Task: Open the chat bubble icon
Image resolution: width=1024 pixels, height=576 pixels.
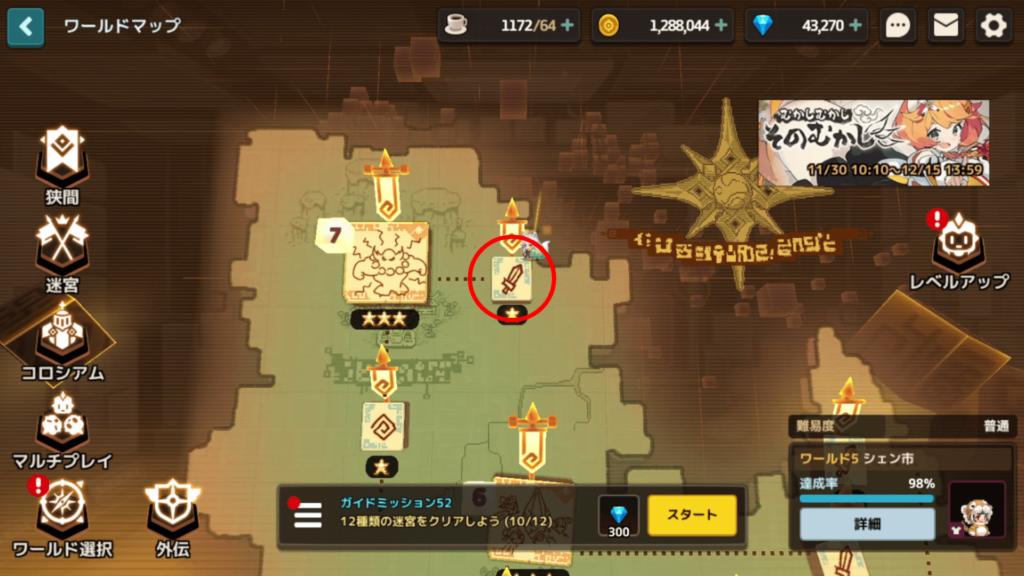Action: click(x=898, y=26)
